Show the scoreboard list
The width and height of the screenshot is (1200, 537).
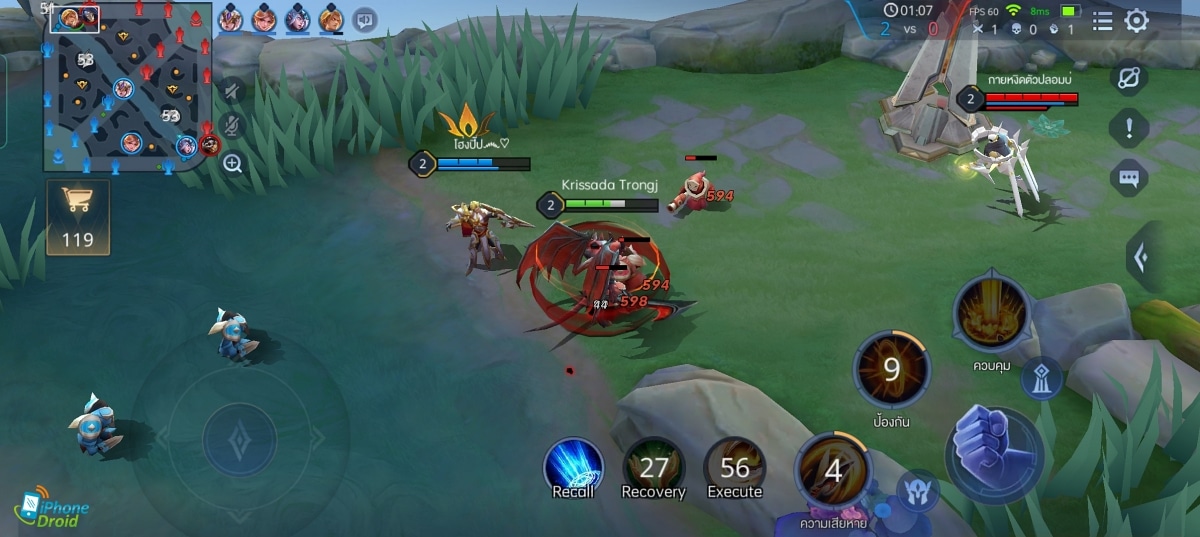(x=1102, y=21)
